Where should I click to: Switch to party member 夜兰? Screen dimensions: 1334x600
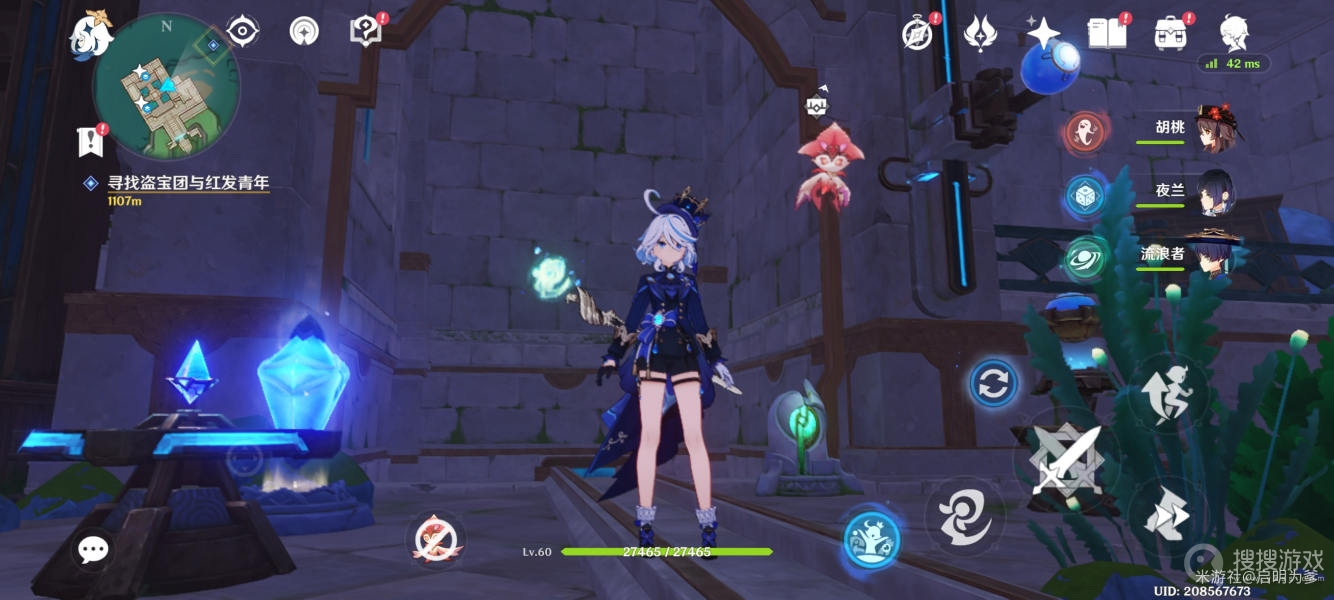tap(1213, 192)
